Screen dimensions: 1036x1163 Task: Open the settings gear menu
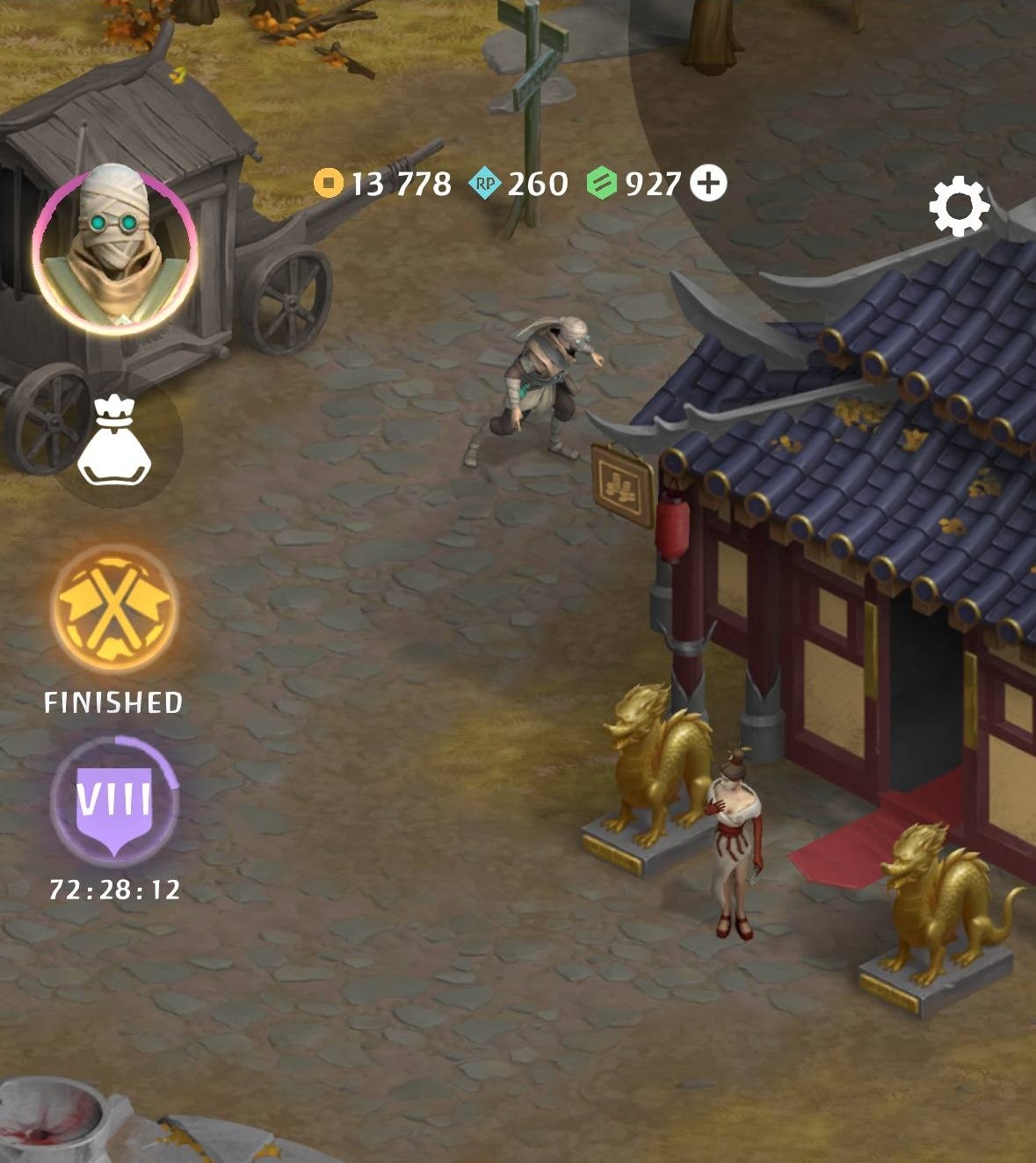(959, 207)
